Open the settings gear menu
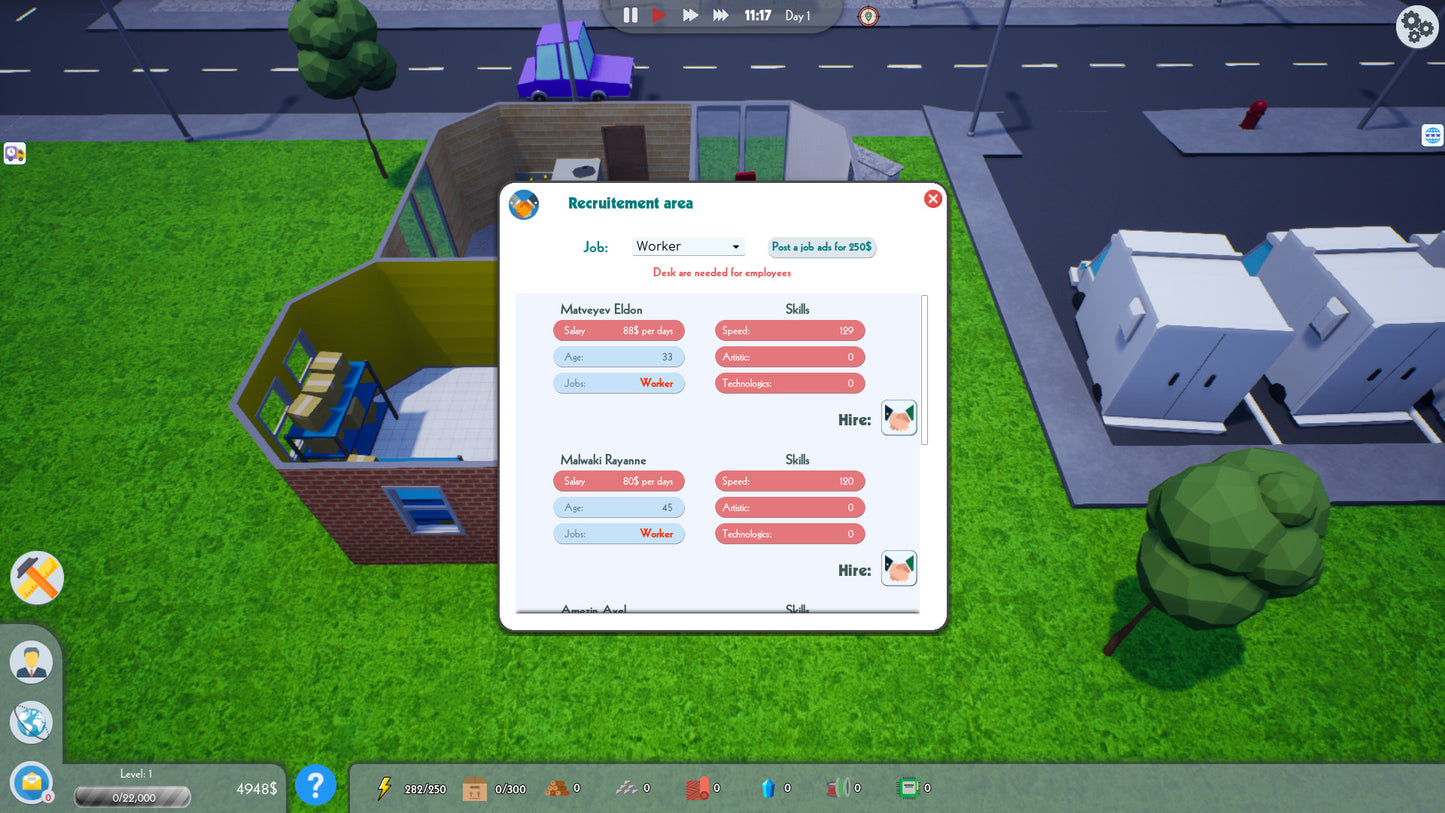This screenshot has height=813, width=1445. click(x=1417, y=27)
